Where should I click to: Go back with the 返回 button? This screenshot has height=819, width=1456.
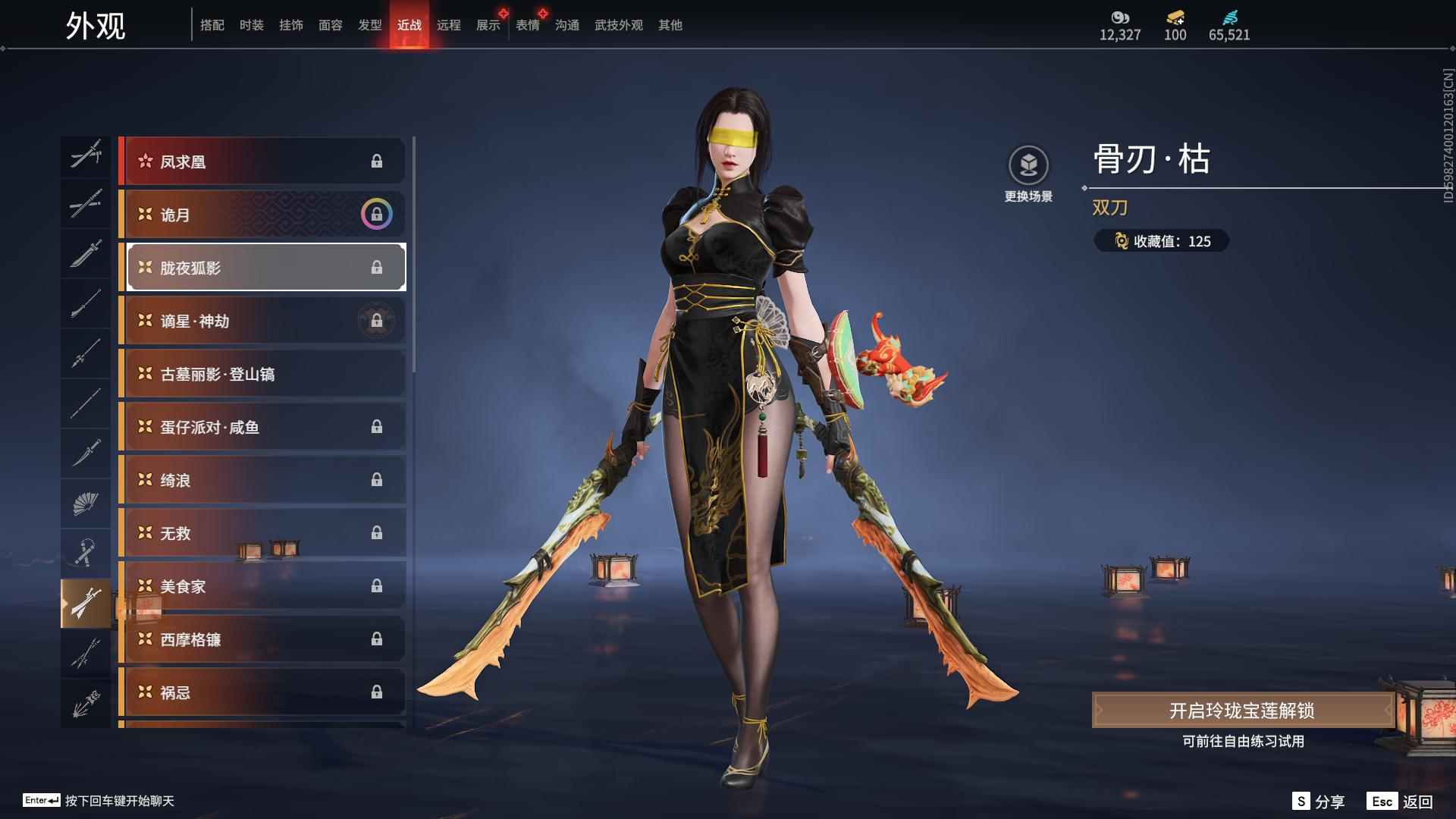tap(1400, 802)
